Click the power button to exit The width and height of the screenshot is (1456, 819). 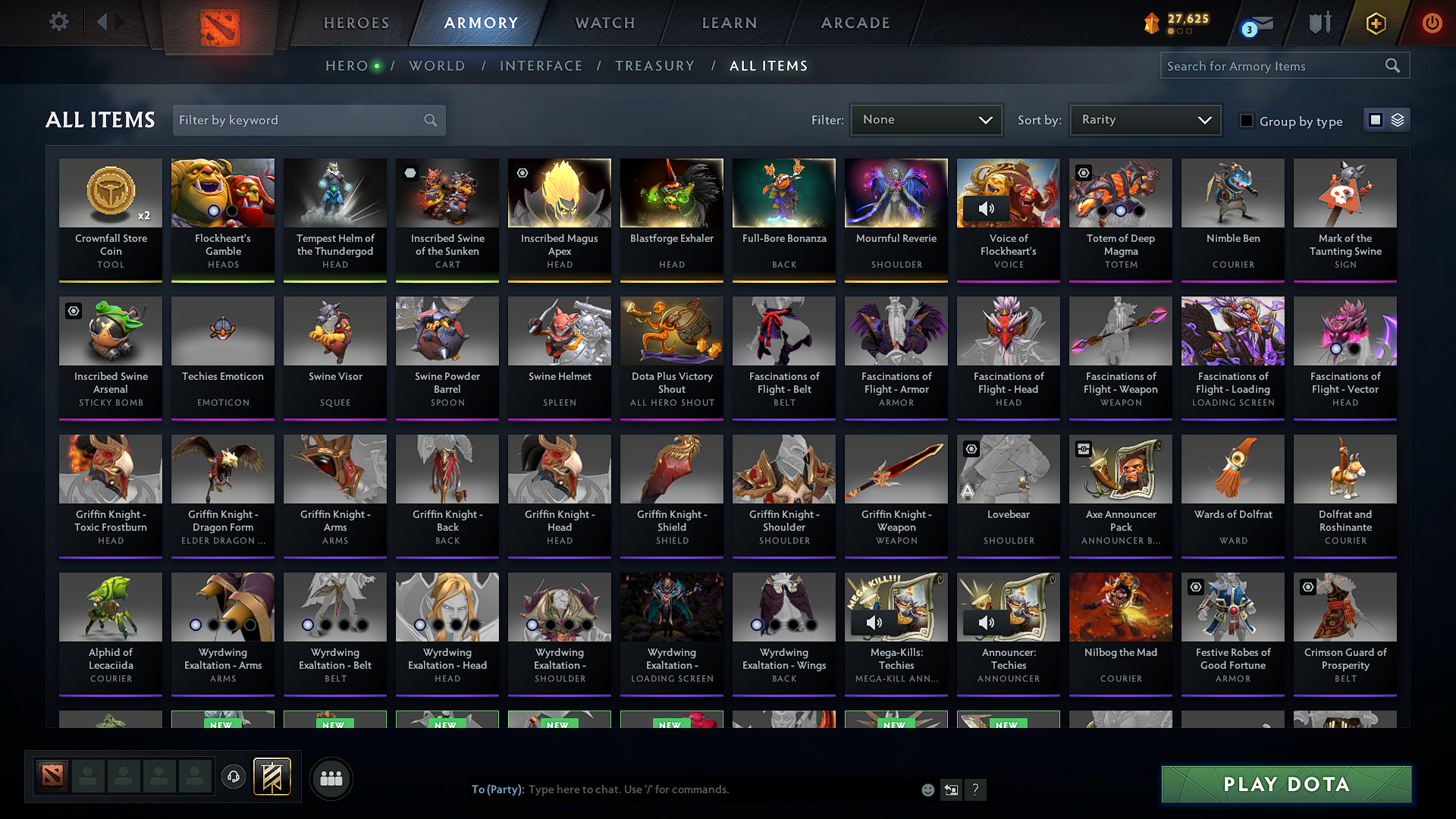(1432, 24)
